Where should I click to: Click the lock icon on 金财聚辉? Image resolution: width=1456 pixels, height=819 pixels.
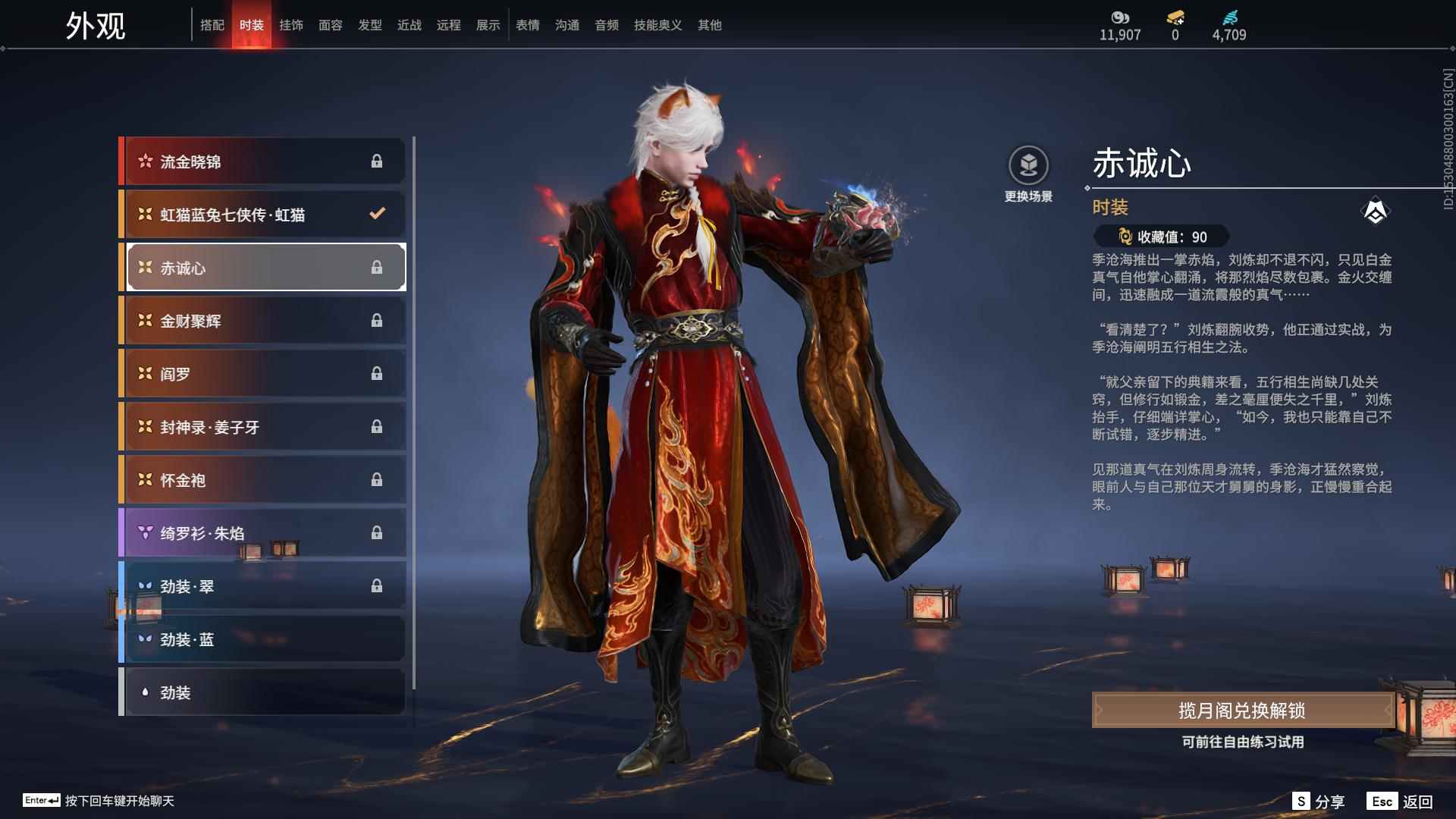(377, 320)
